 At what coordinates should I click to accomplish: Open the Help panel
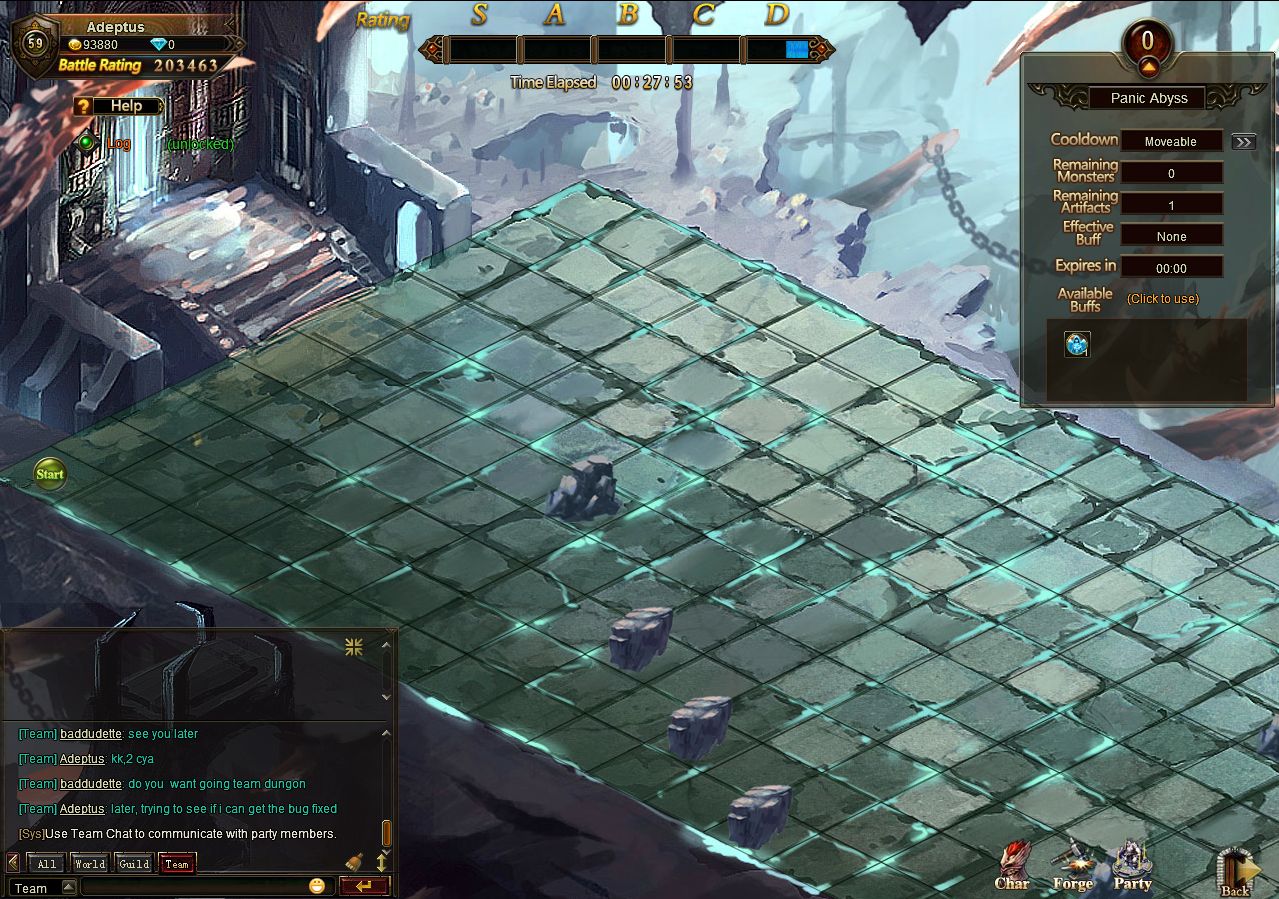pos(119,106)
